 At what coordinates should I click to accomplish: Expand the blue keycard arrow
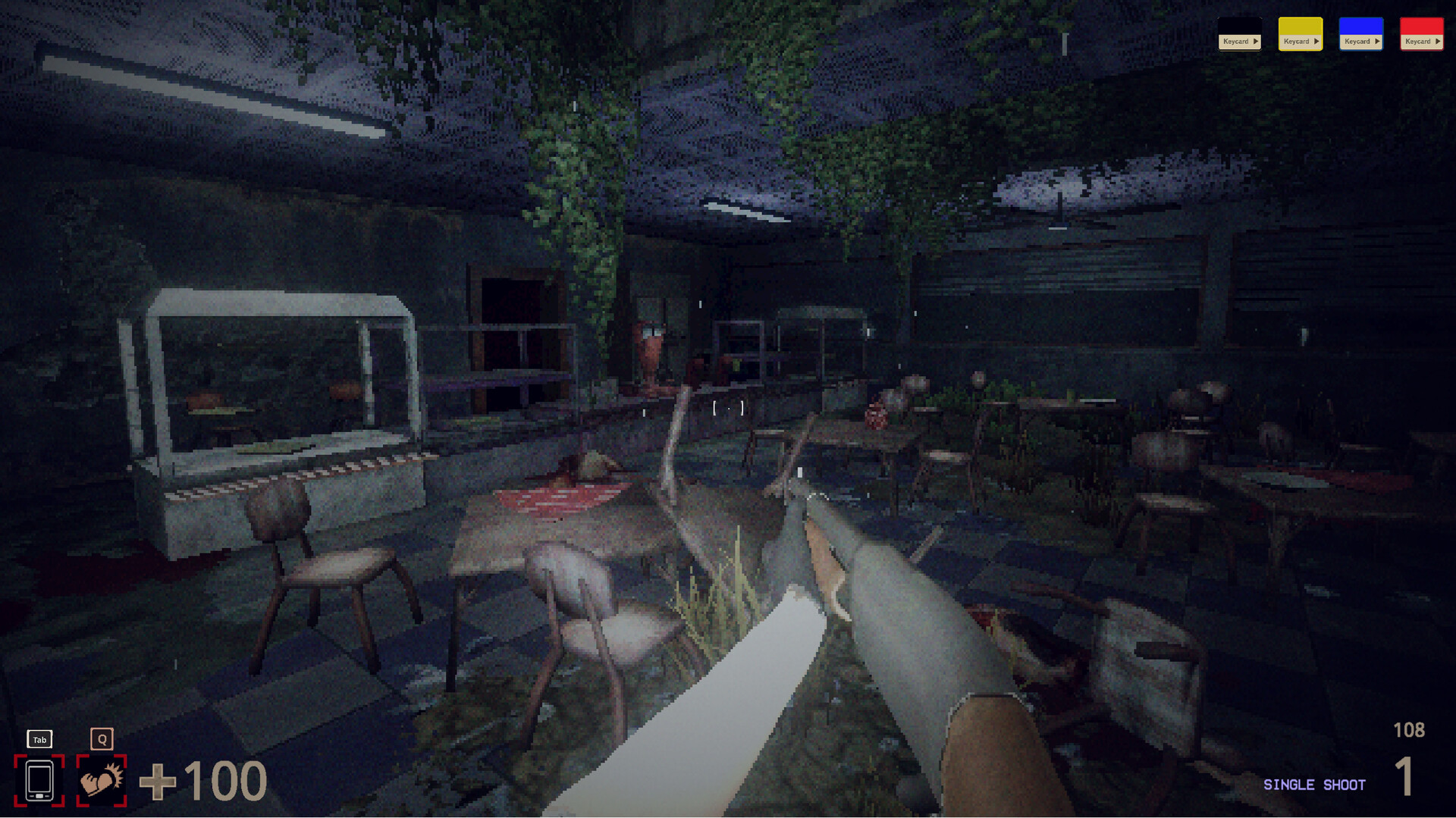click(x=1377, y=41)
